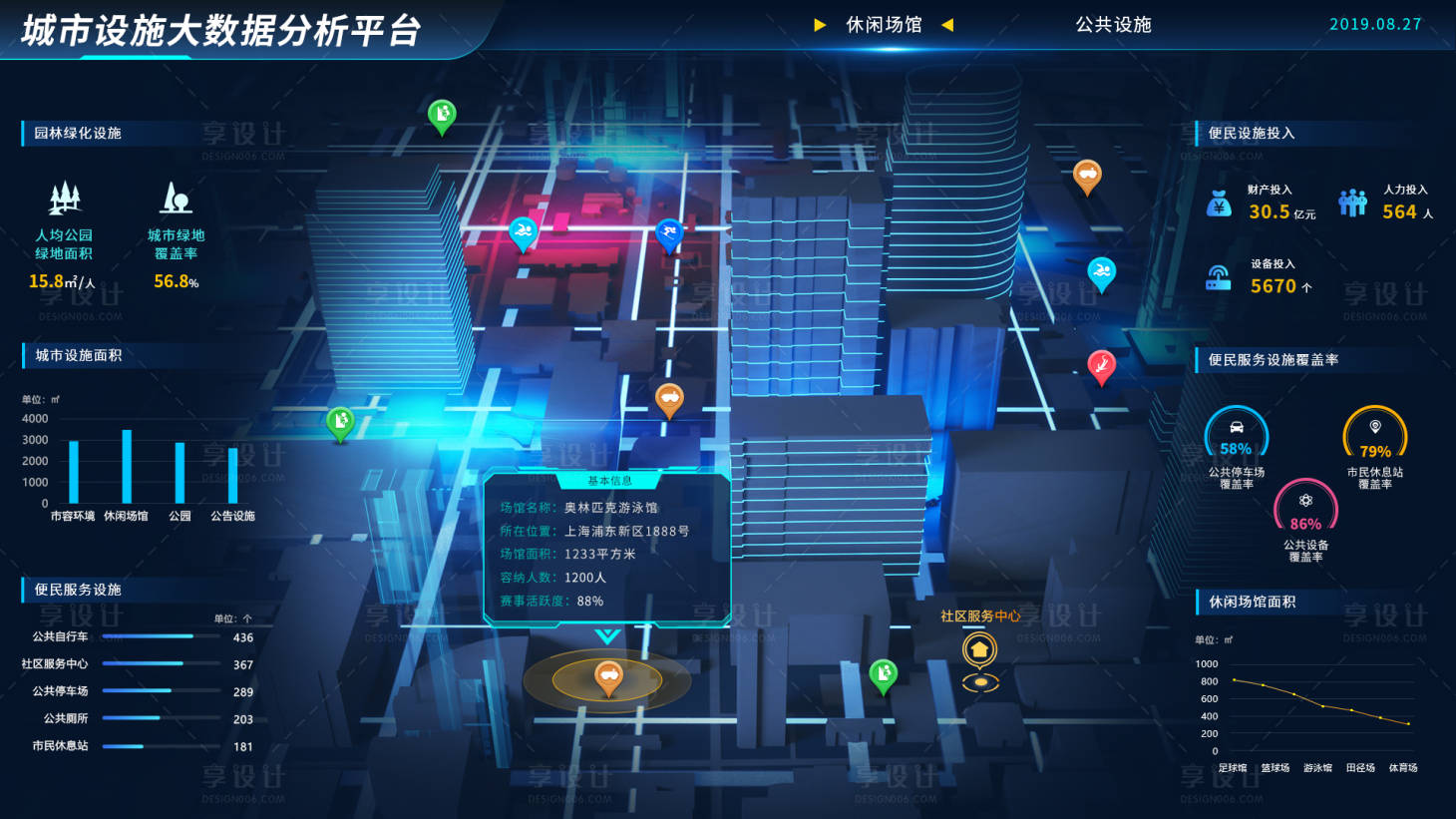Open the 社区服务中心 house marker

click(x=979, y=648)
